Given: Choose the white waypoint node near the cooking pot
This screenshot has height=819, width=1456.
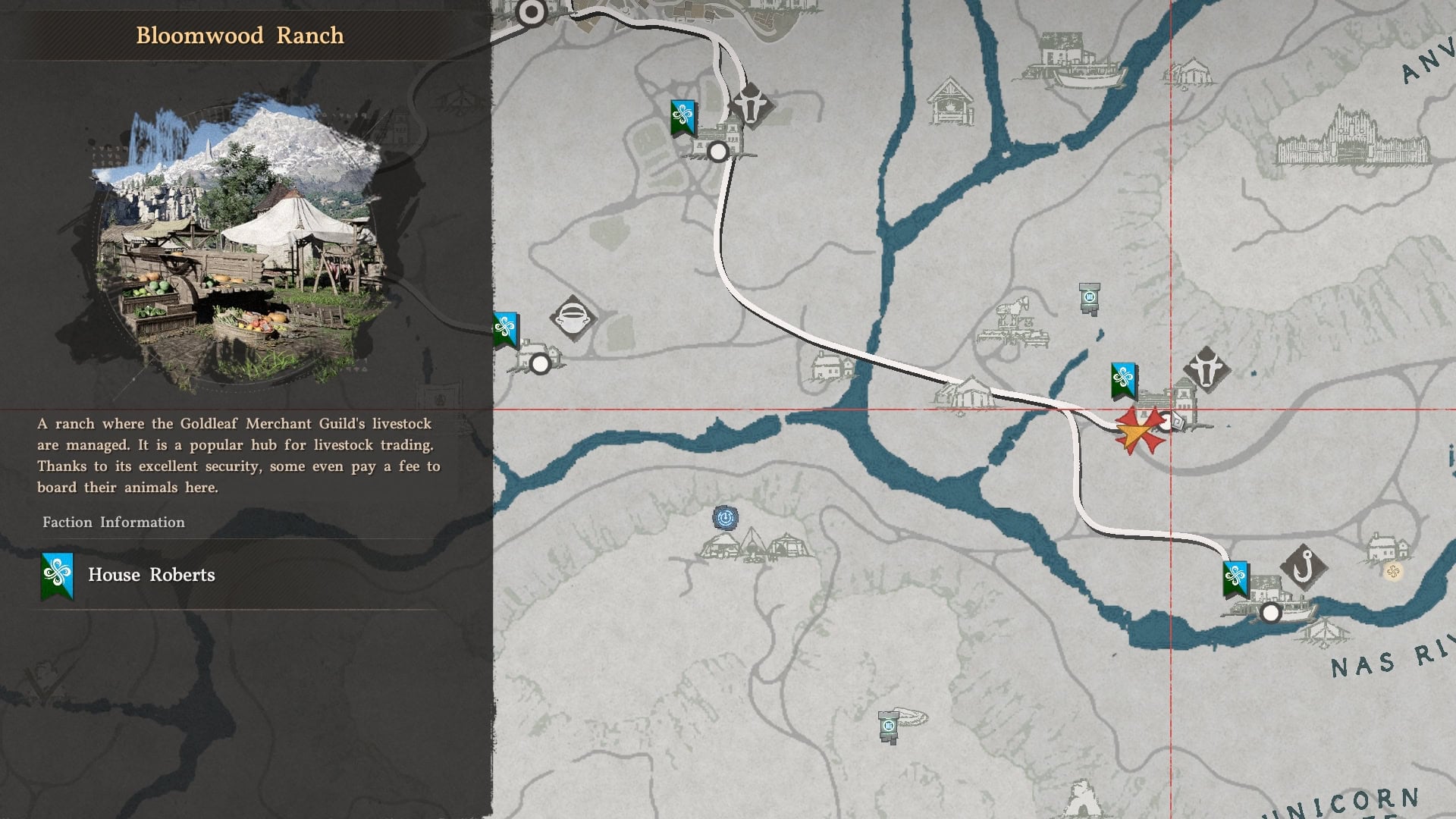Looking at the screenshot, I should tap(540, 365).
